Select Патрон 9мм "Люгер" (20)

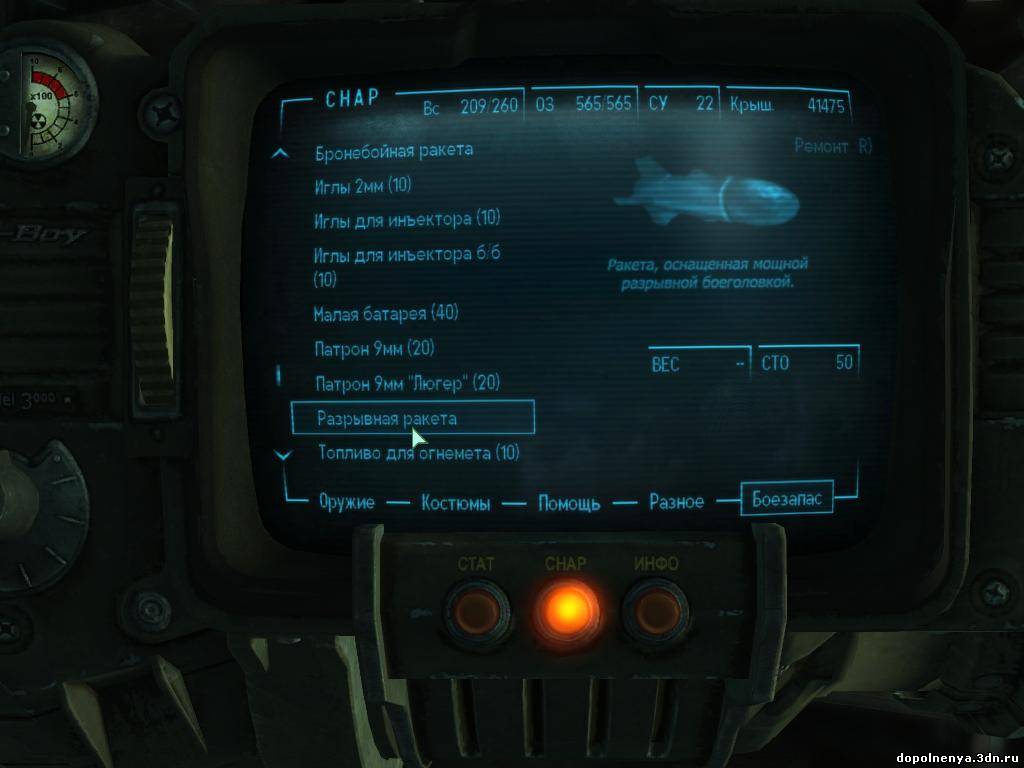click(407, 384)
